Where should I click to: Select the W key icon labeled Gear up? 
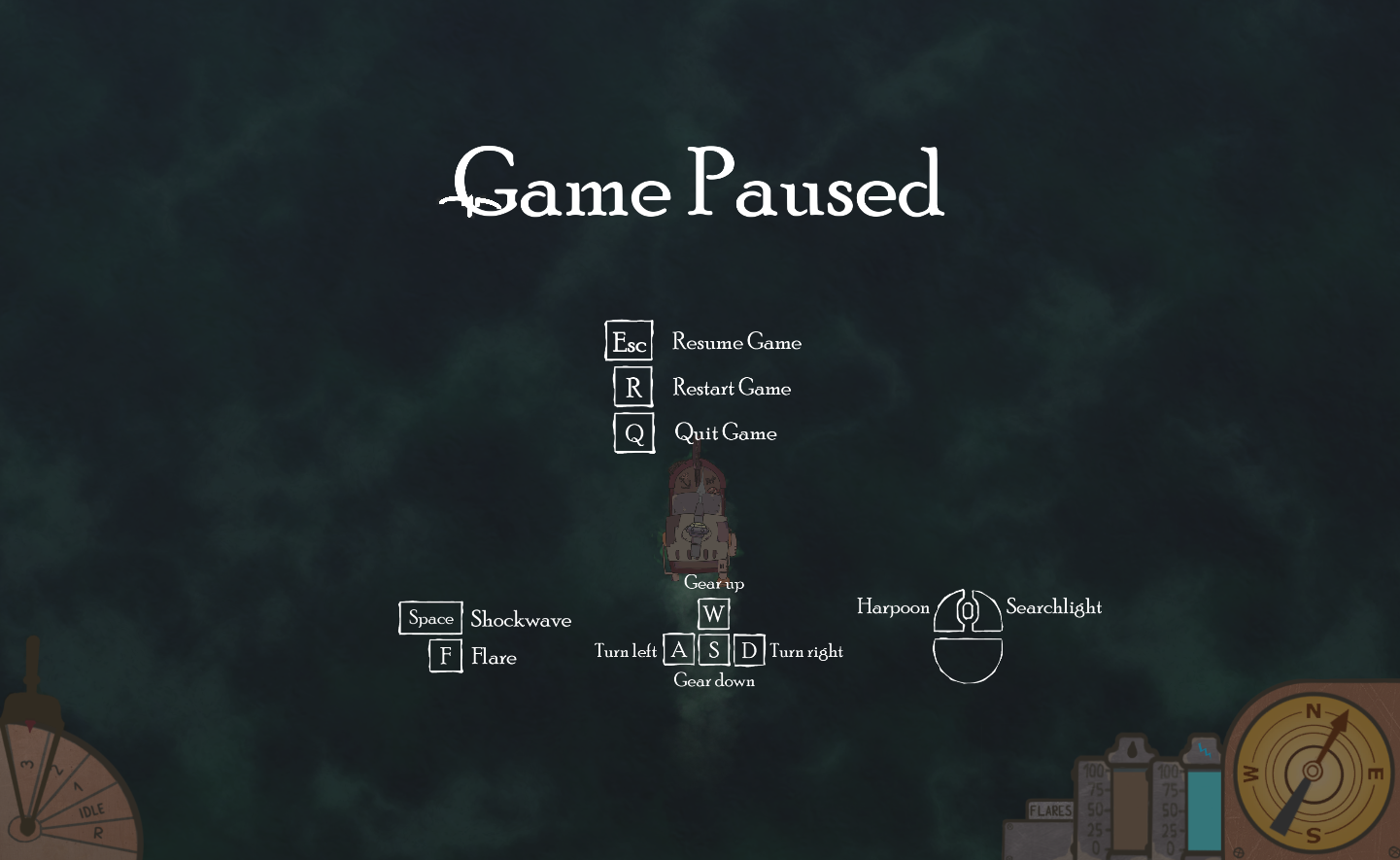(x=714, y=613)
